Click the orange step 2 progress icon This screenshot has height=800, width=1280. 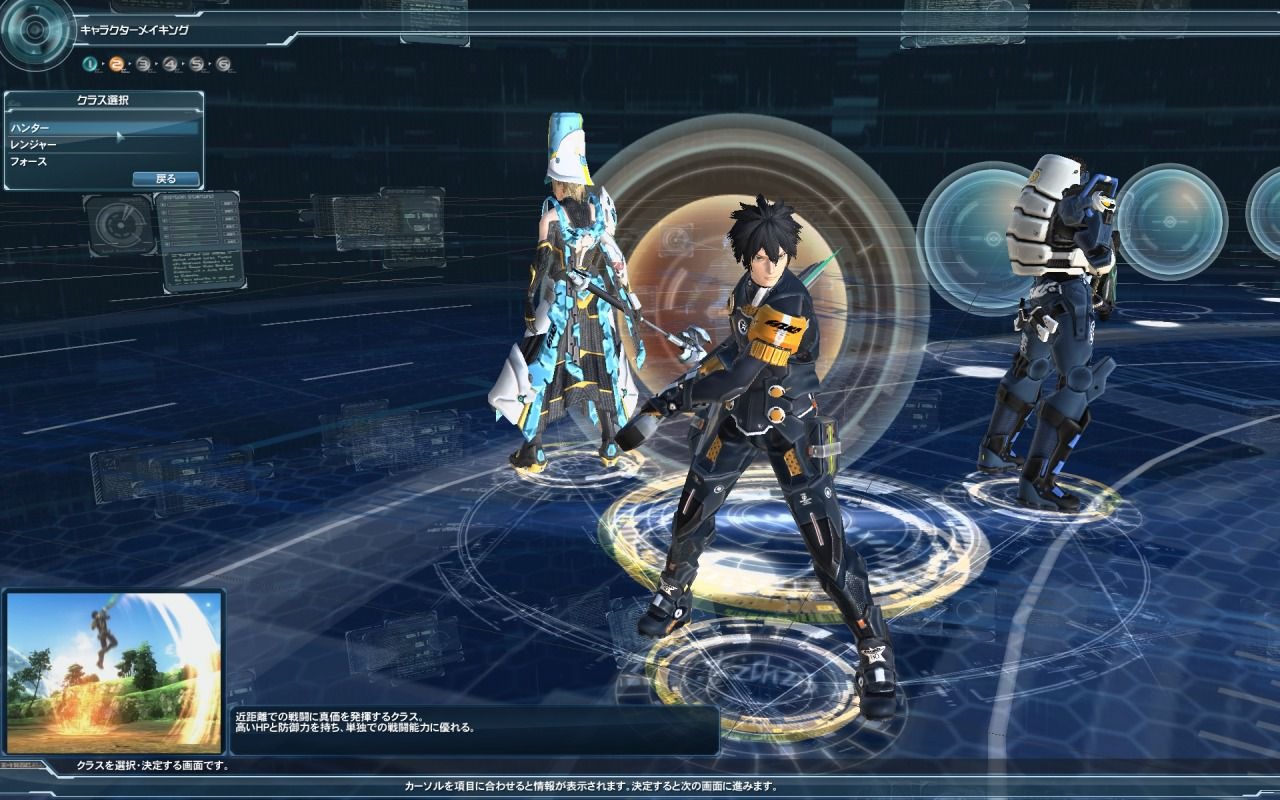point(116,63)
